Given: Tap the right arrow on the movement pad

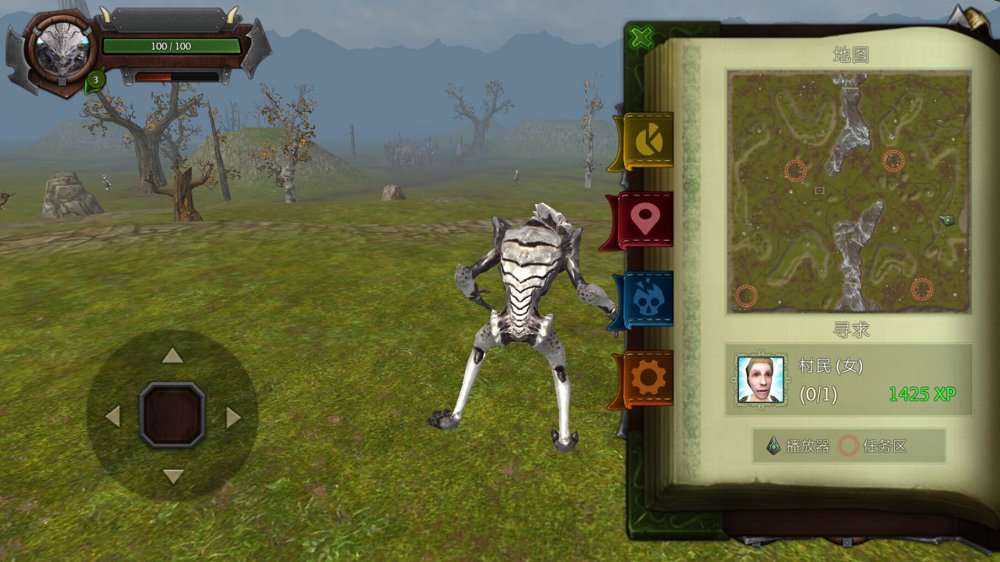Looking at the screenshot, I should coord(233,416).
